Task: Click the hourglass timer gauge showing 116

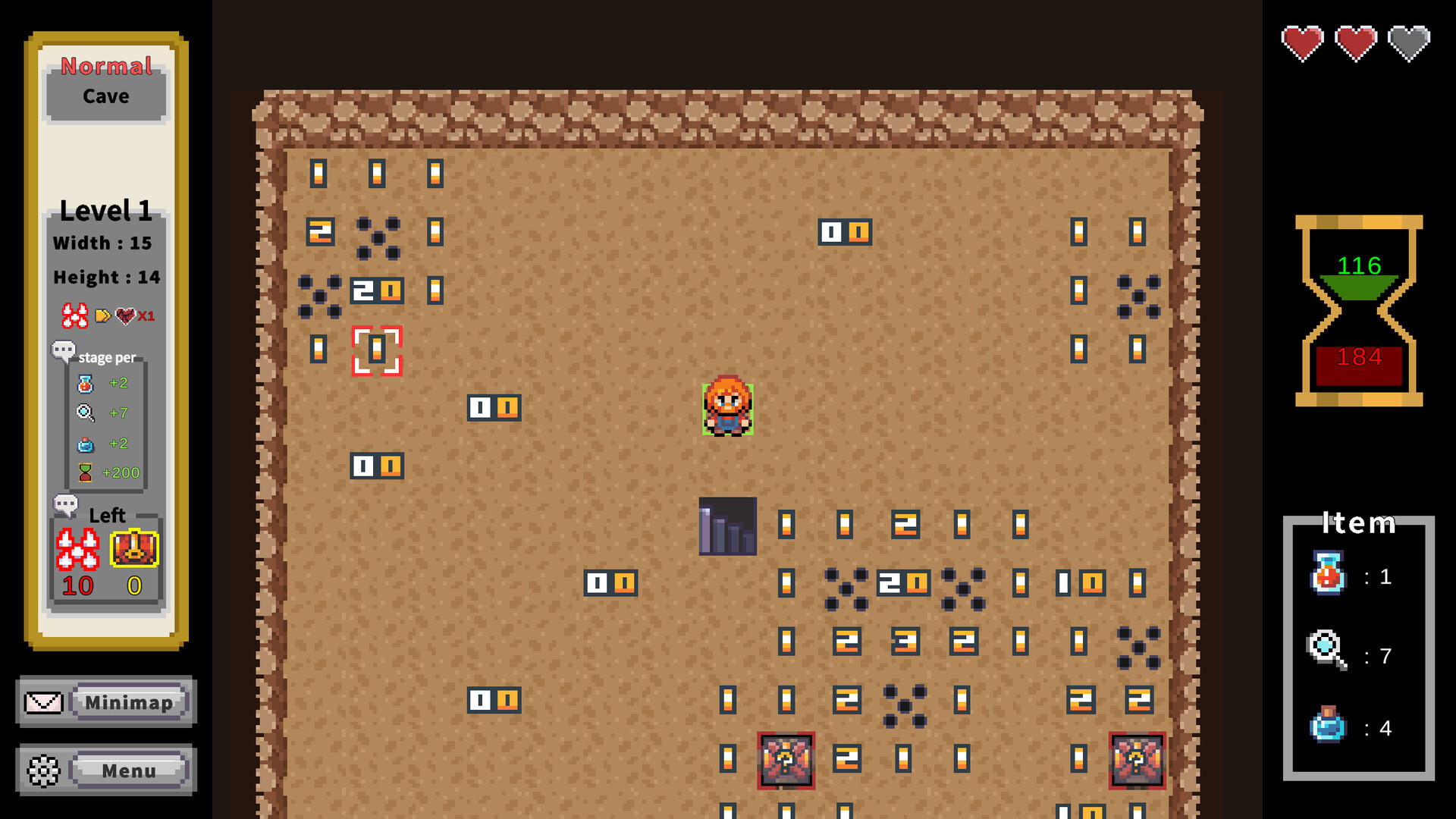Action: (1357, 267)
